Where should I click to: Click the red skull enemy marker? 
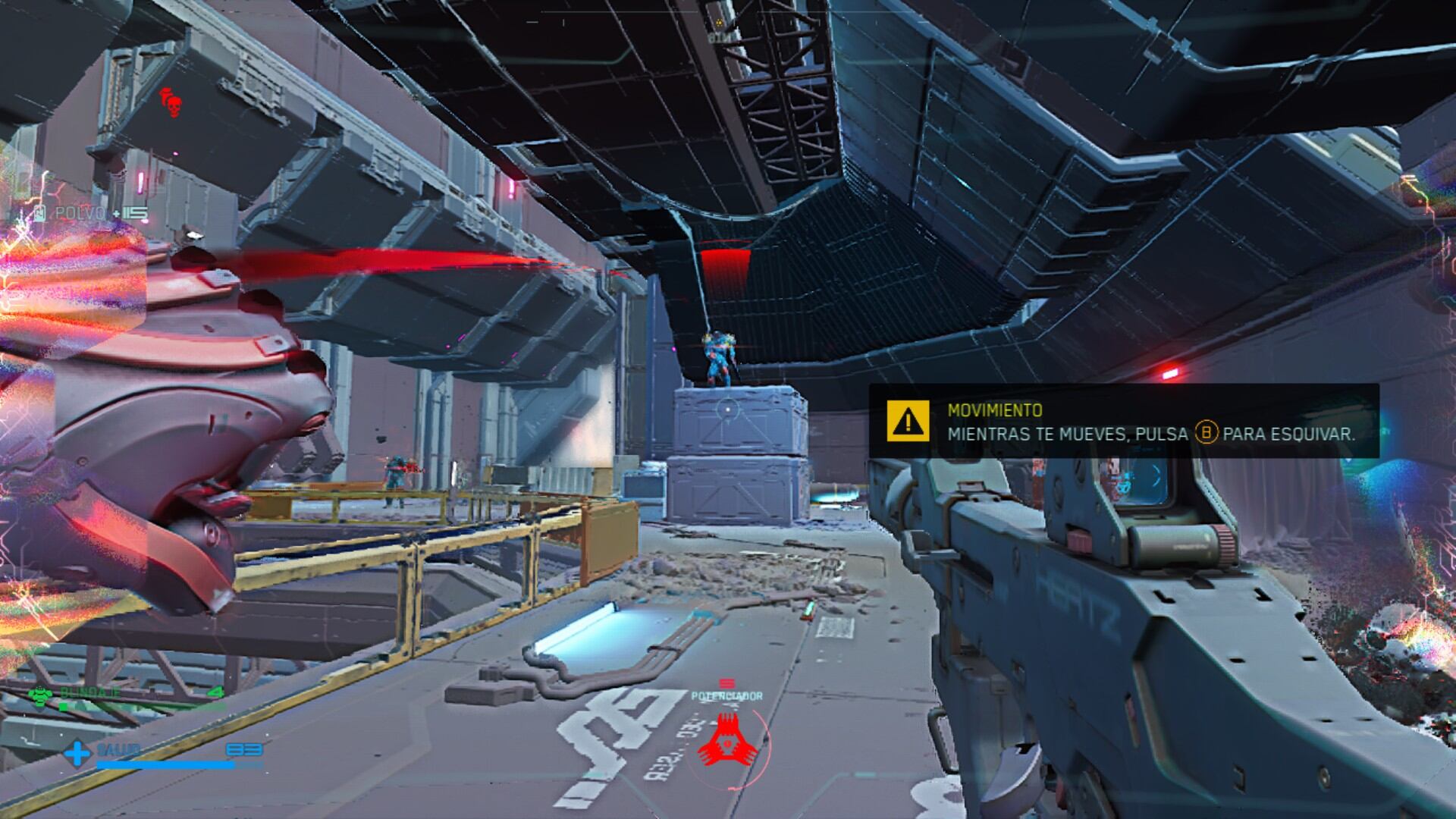pyautogui.click(x=171, y=104)
